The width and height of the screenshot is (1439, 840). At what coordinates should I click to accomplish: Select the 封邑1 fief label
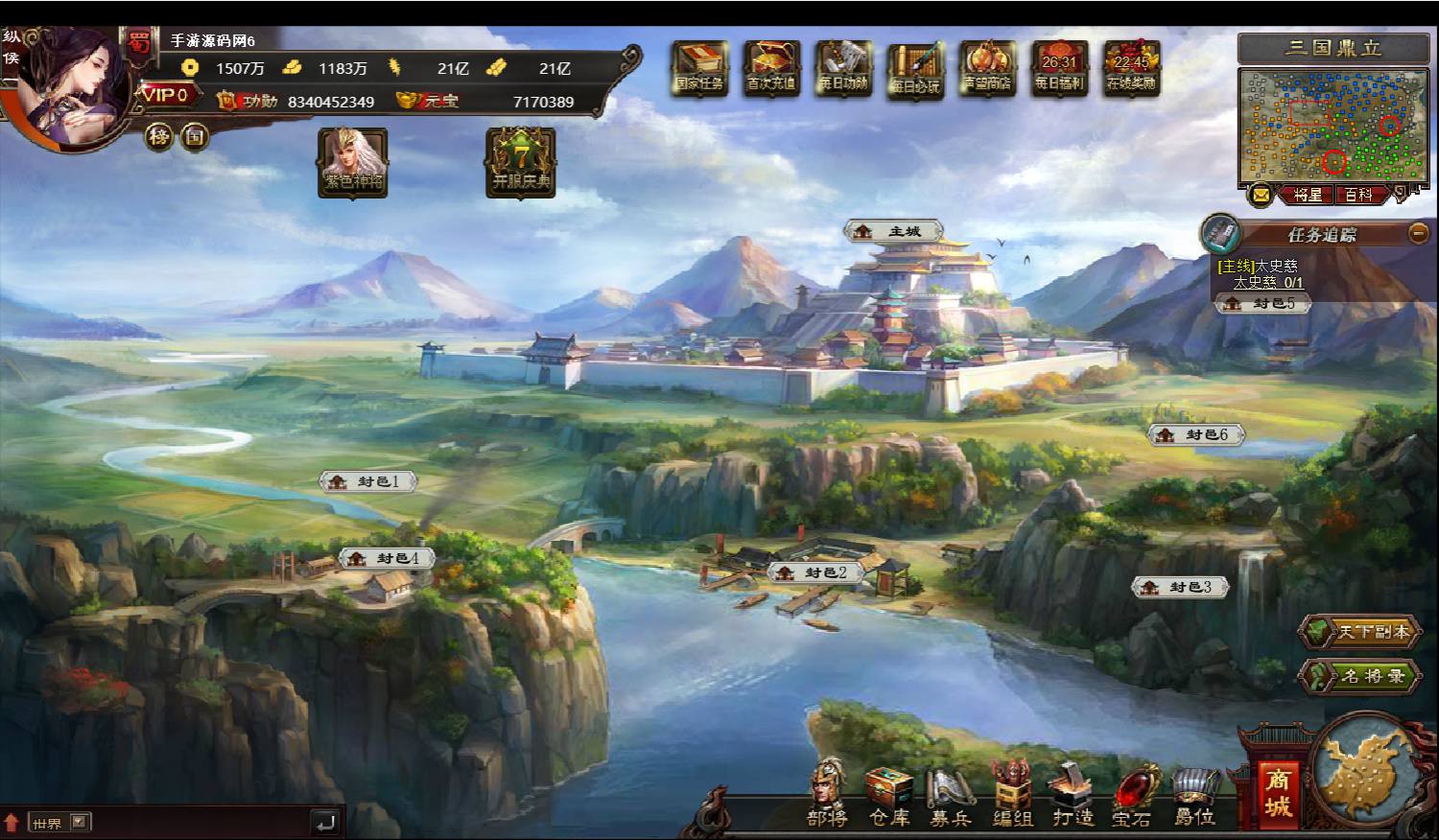point(368,481)
